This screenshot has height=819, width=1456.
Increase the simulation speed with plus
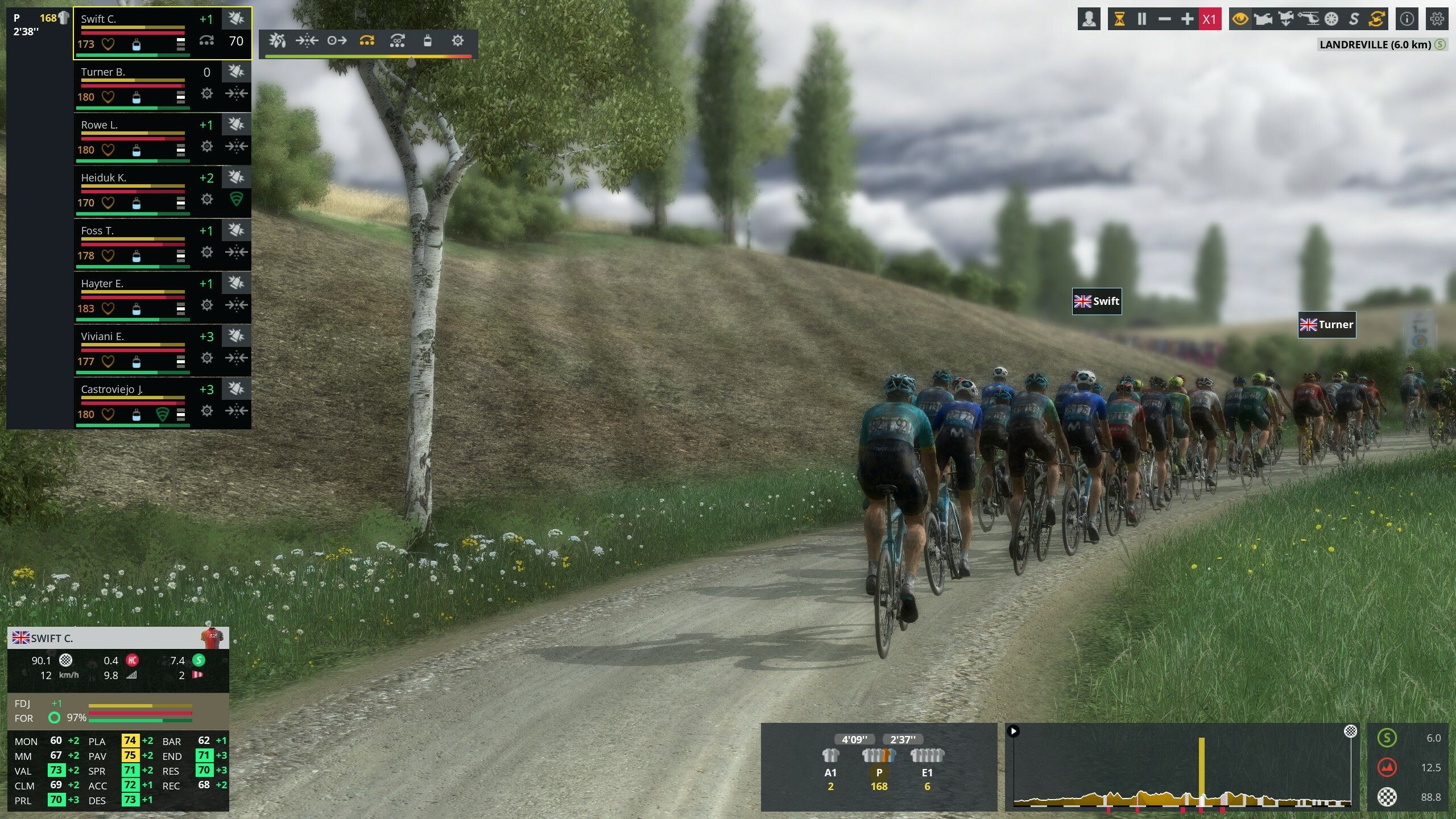[x=1188, y=19]
